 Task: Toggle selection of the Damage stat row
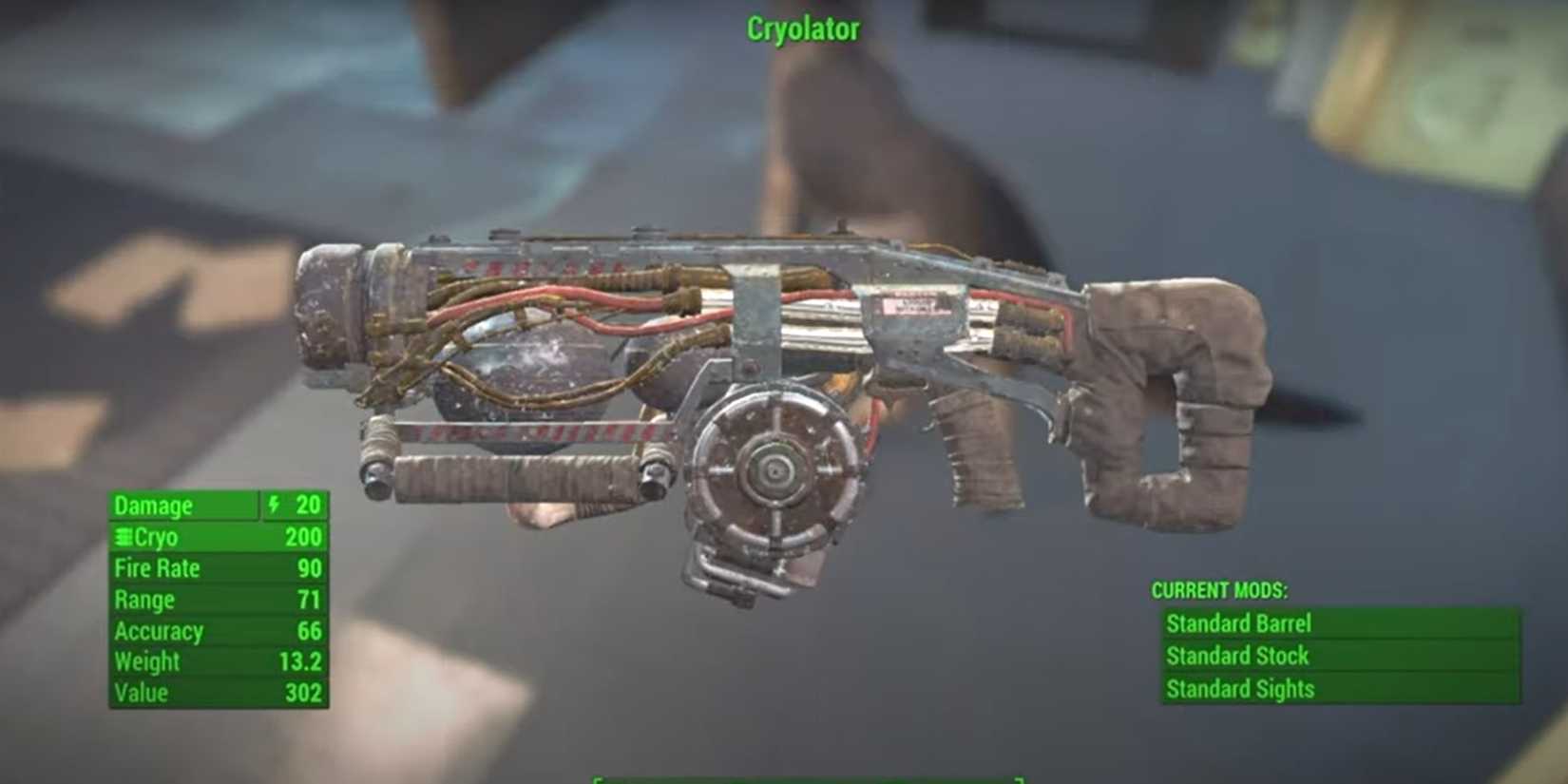190,506
